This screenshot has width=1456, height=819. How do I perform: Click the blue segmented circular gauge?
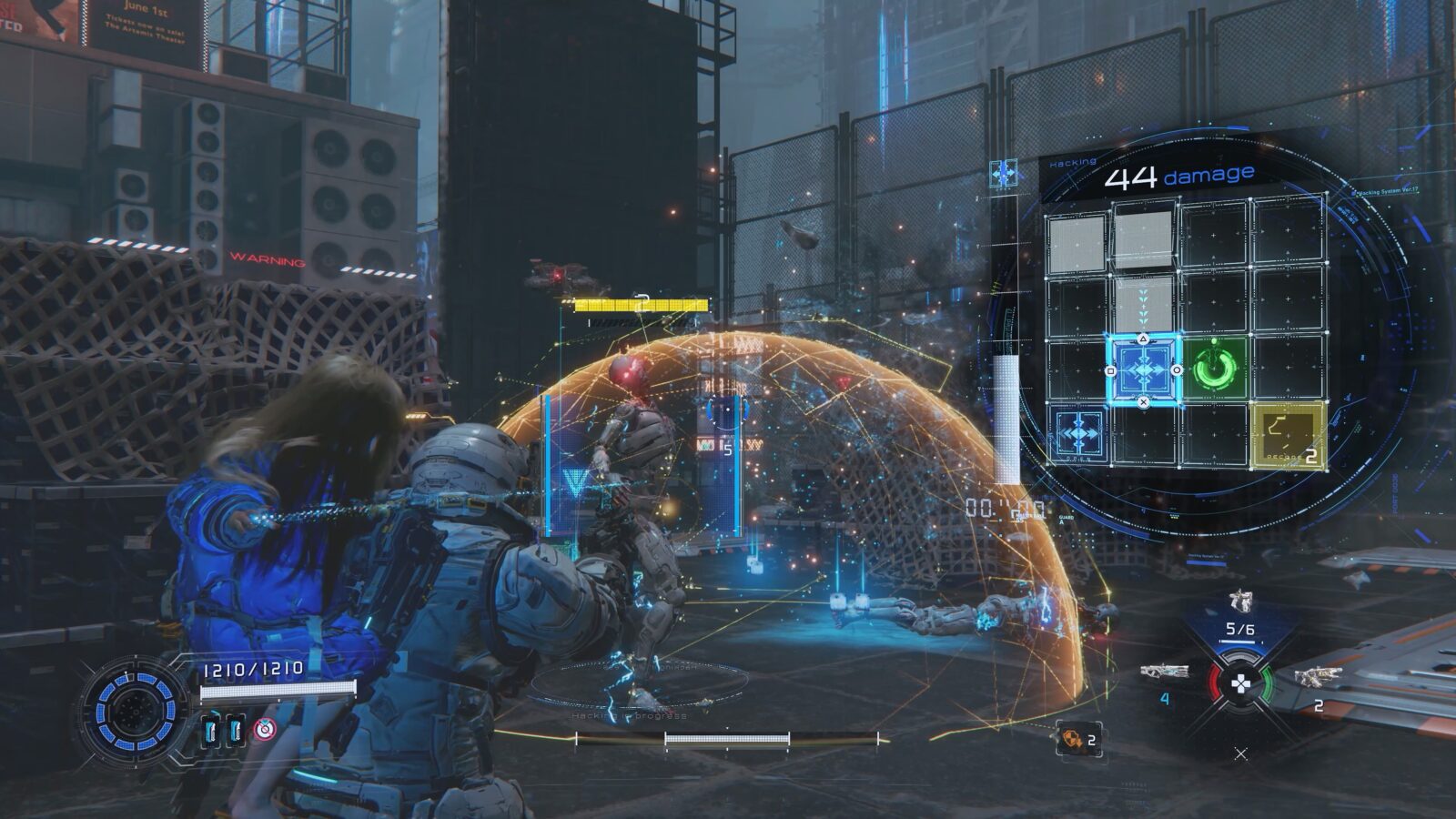pyautogui.click(x=134, y=707)
